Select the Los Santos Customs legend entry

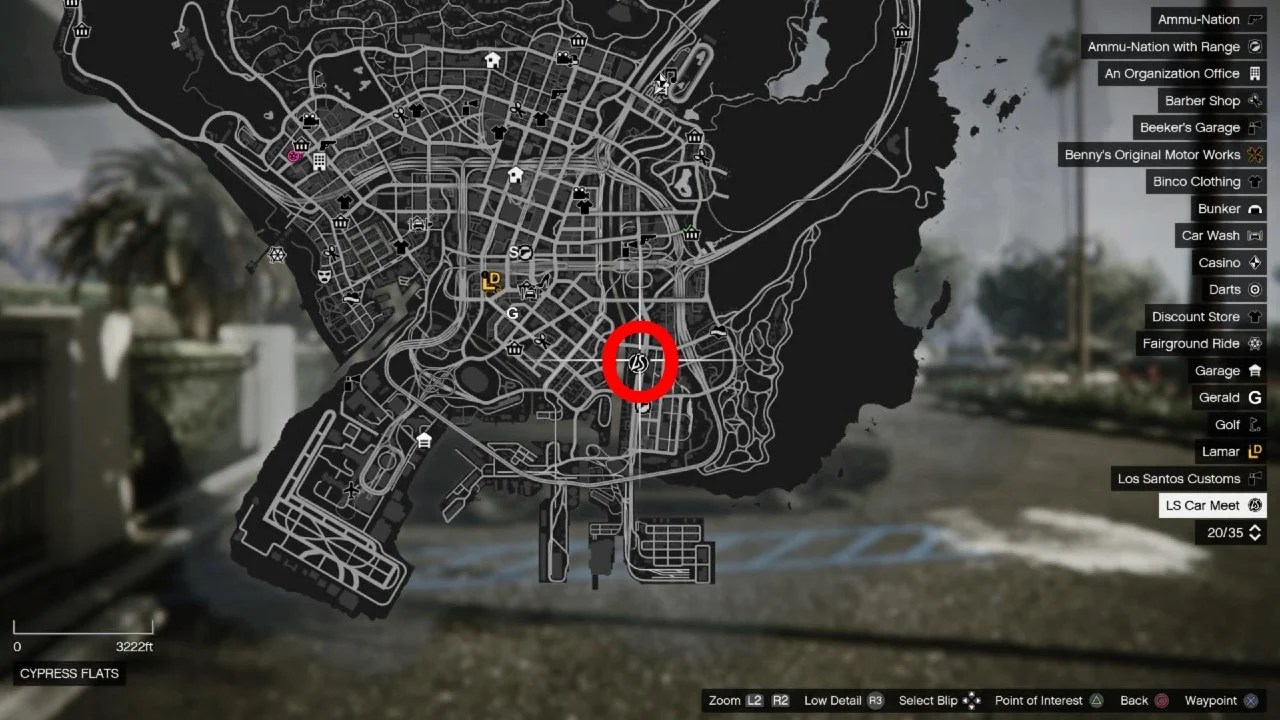point(1188,478)
